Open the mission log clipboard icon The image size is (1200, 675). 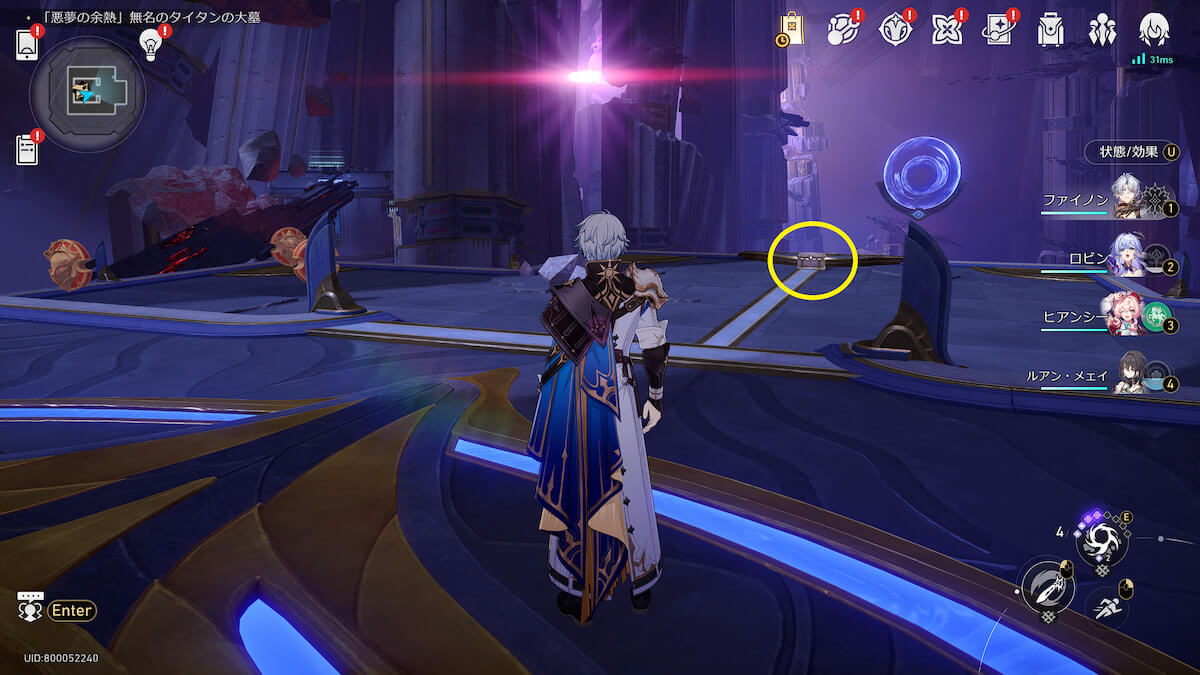[x=27, y=149]
